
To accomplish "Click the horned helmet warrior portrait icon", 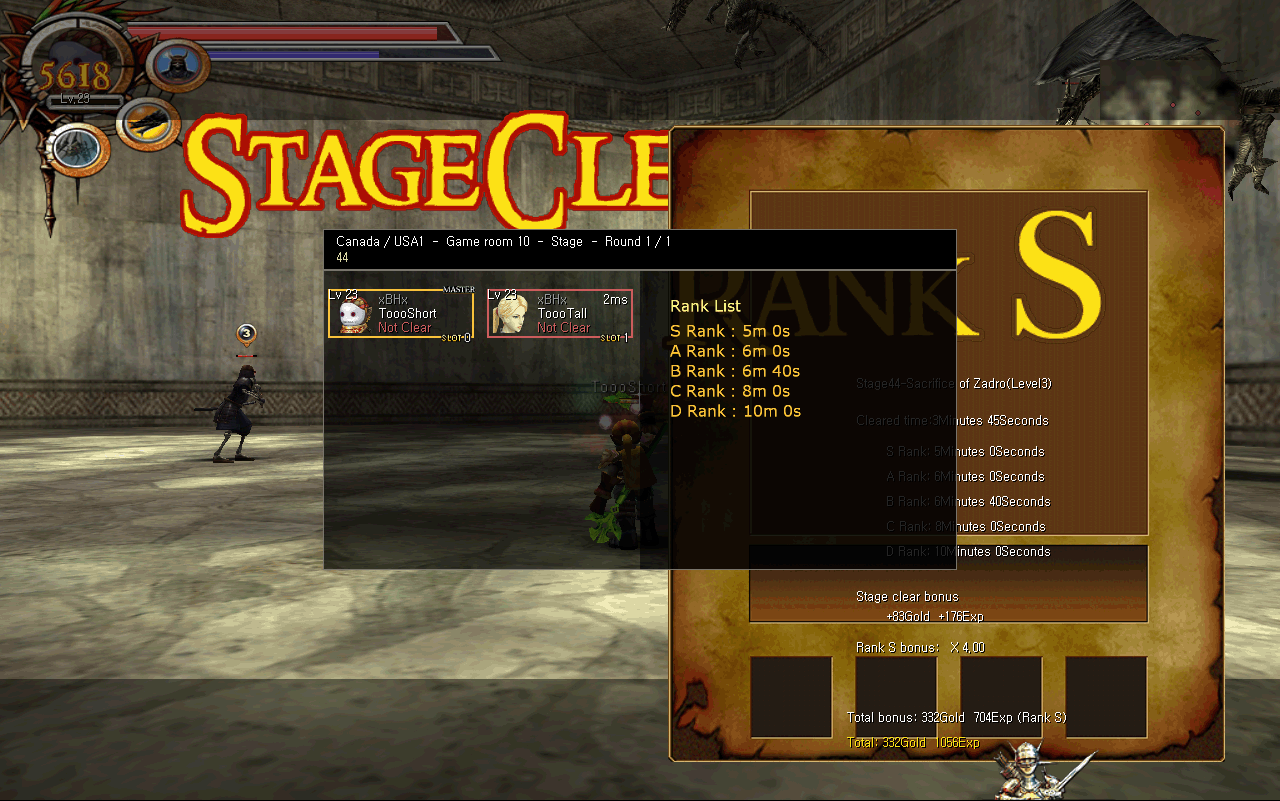I will pyautogui.click(x=179, y=65).
